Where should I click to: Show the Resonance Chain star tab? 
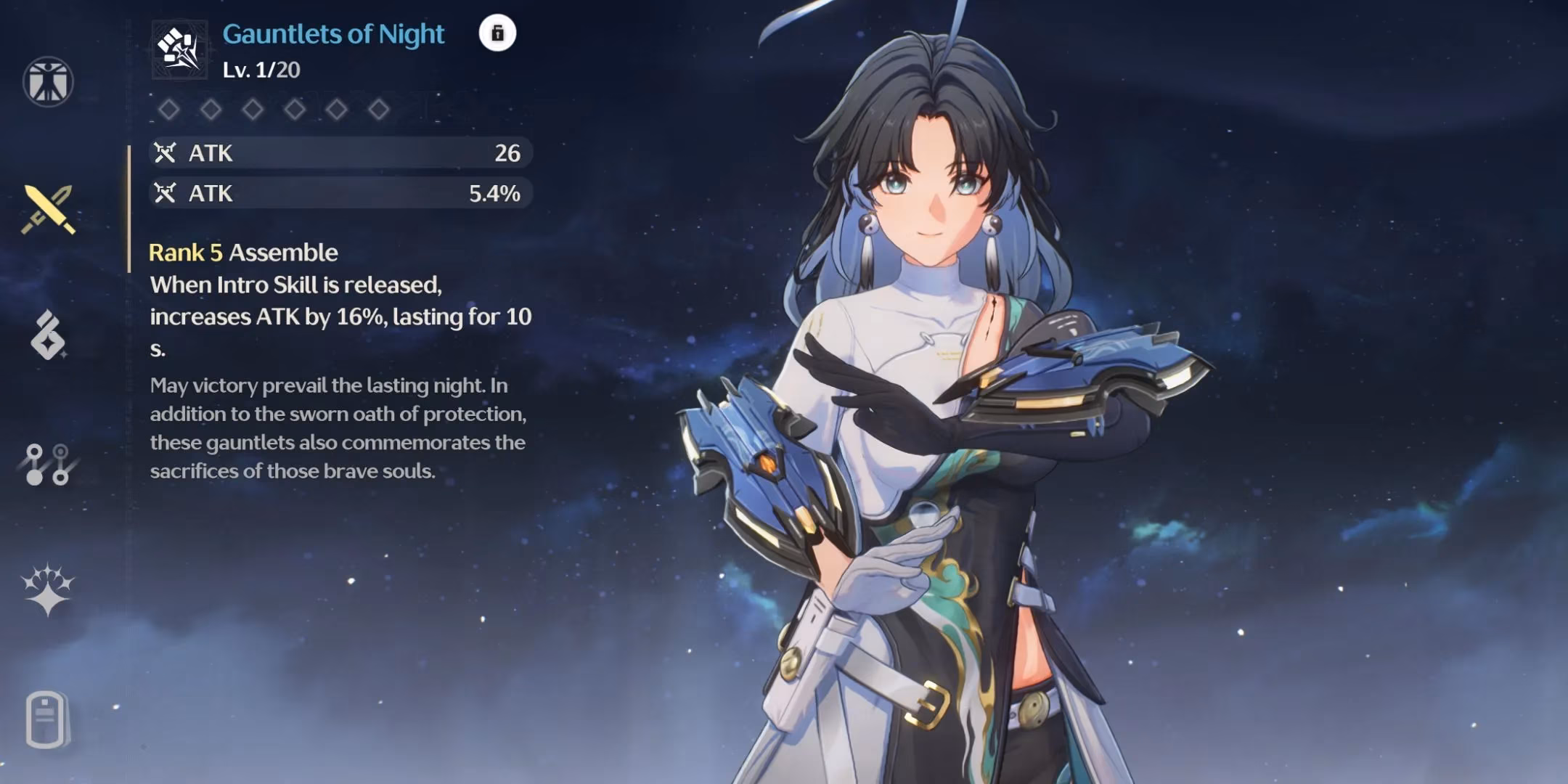coord(47,589)
